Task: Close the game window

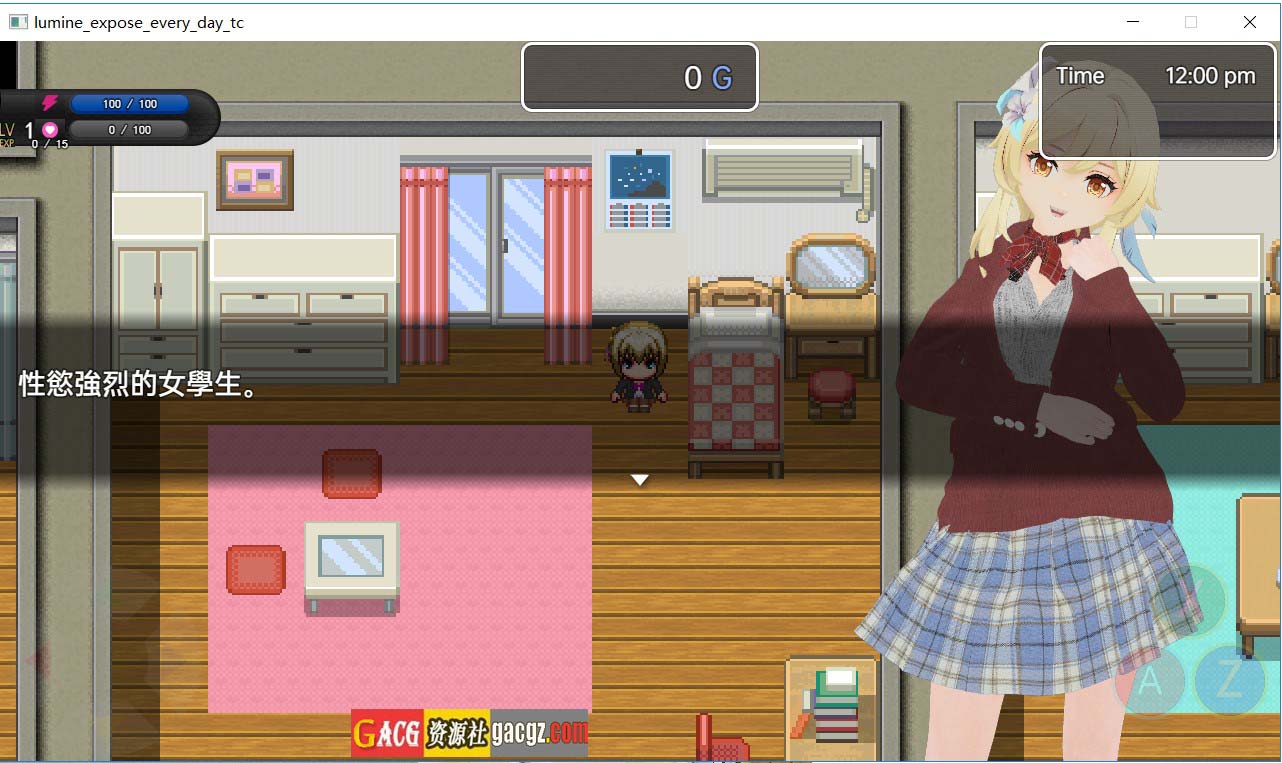Action: pos(1249,22)
